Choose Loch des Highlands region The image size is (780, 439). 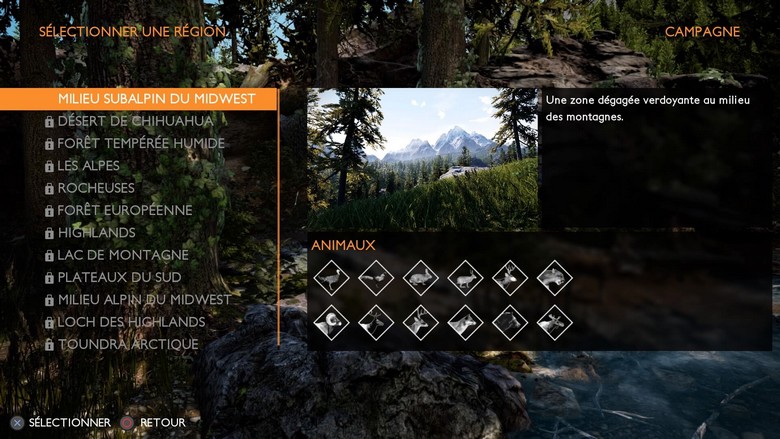(x=131, y=322)
